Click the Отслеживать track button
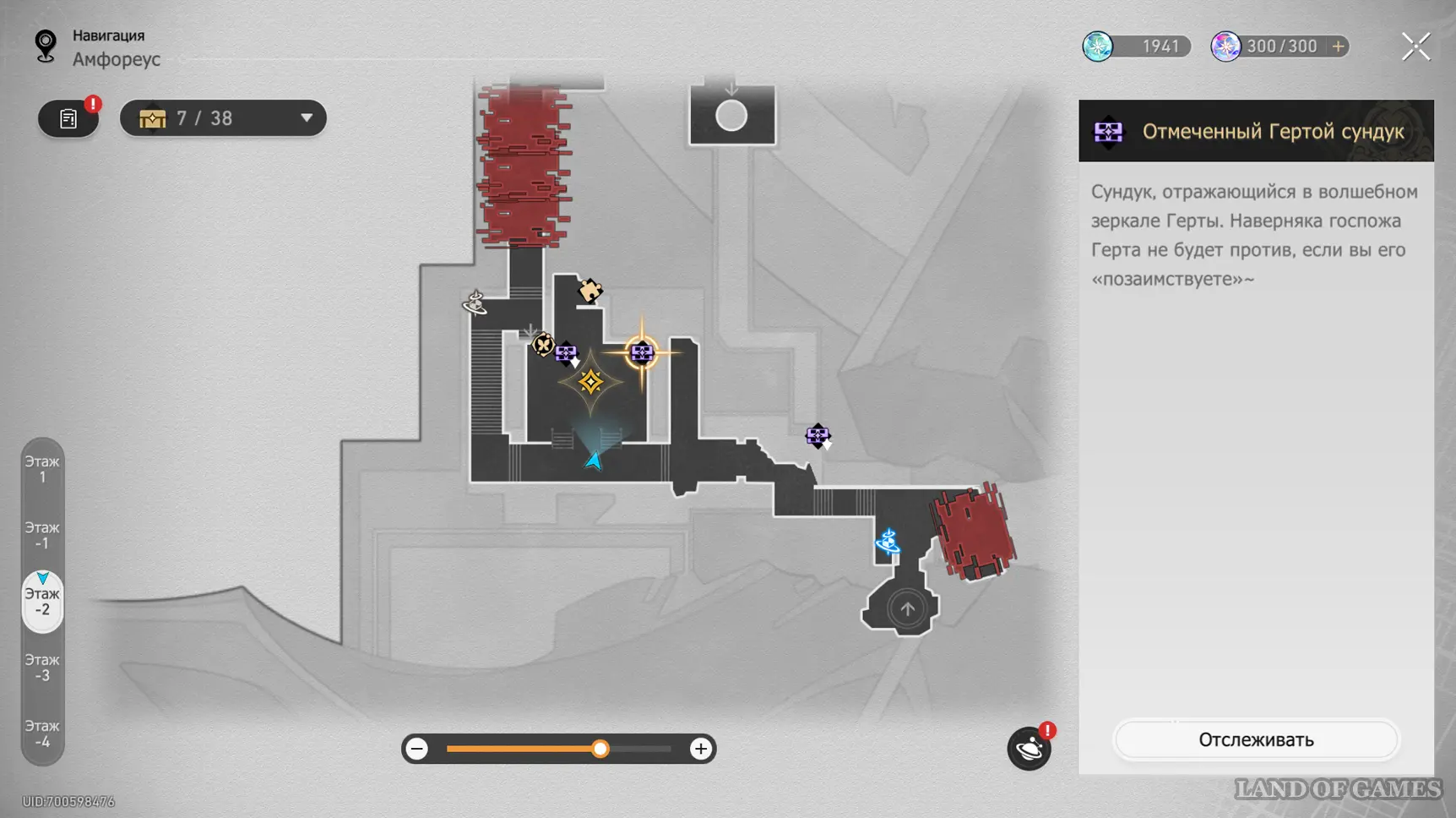1456x818 pixels. [x=1256, y=740]
